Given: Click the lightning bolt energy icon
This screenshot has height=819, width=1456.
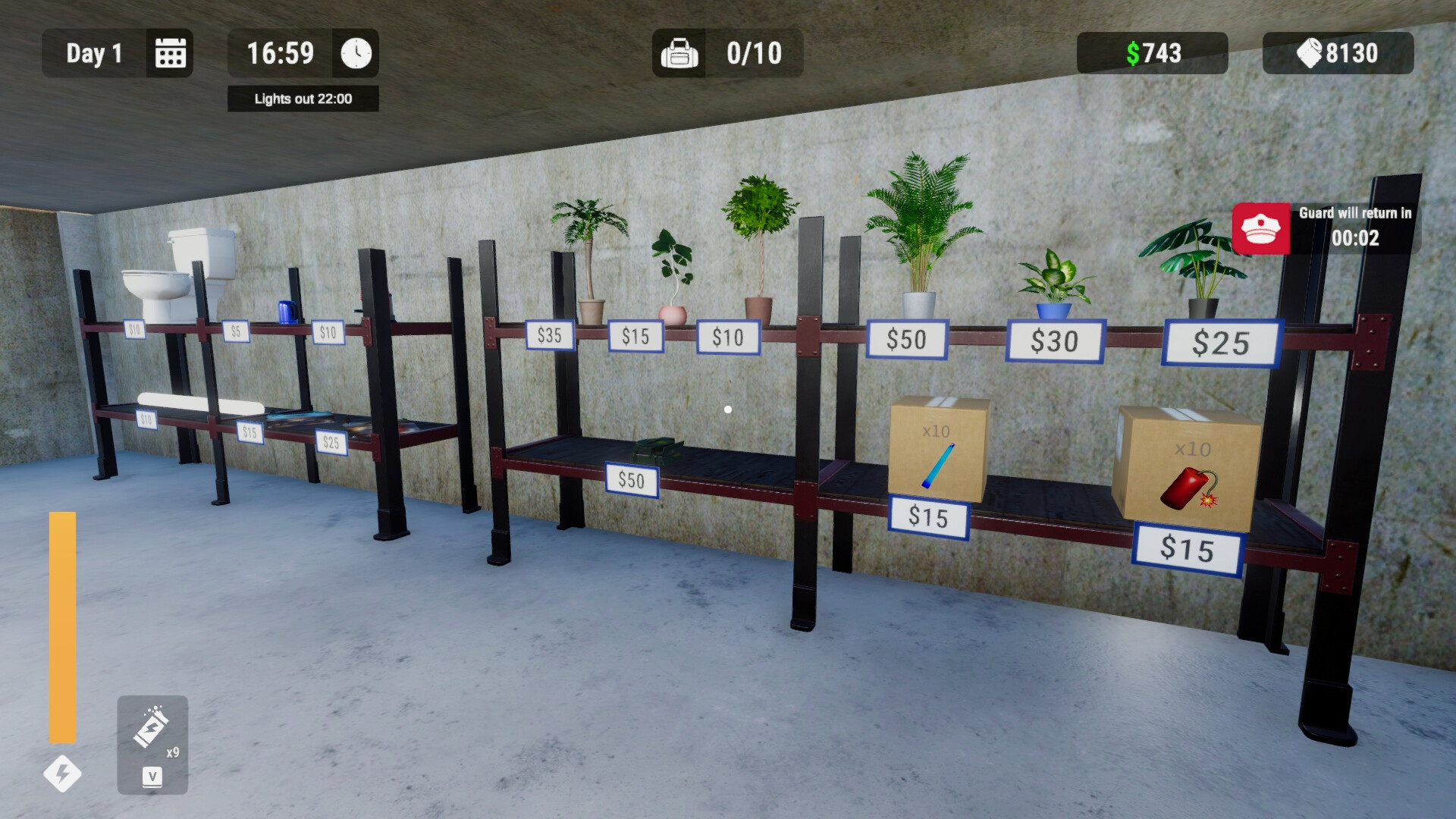Looking at the screenshot, I should click(62, 773).
